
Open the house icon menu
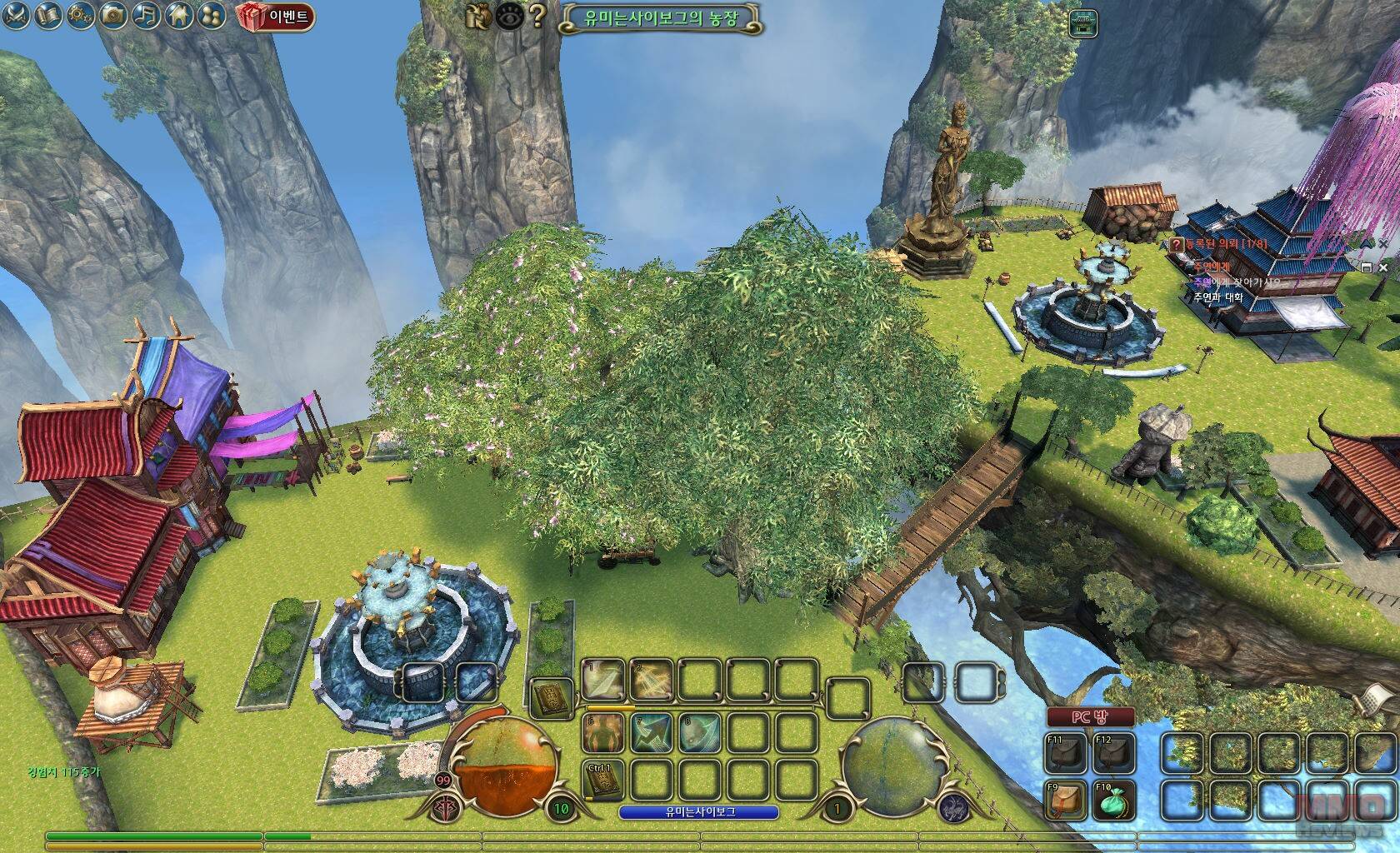coord(177,14)
